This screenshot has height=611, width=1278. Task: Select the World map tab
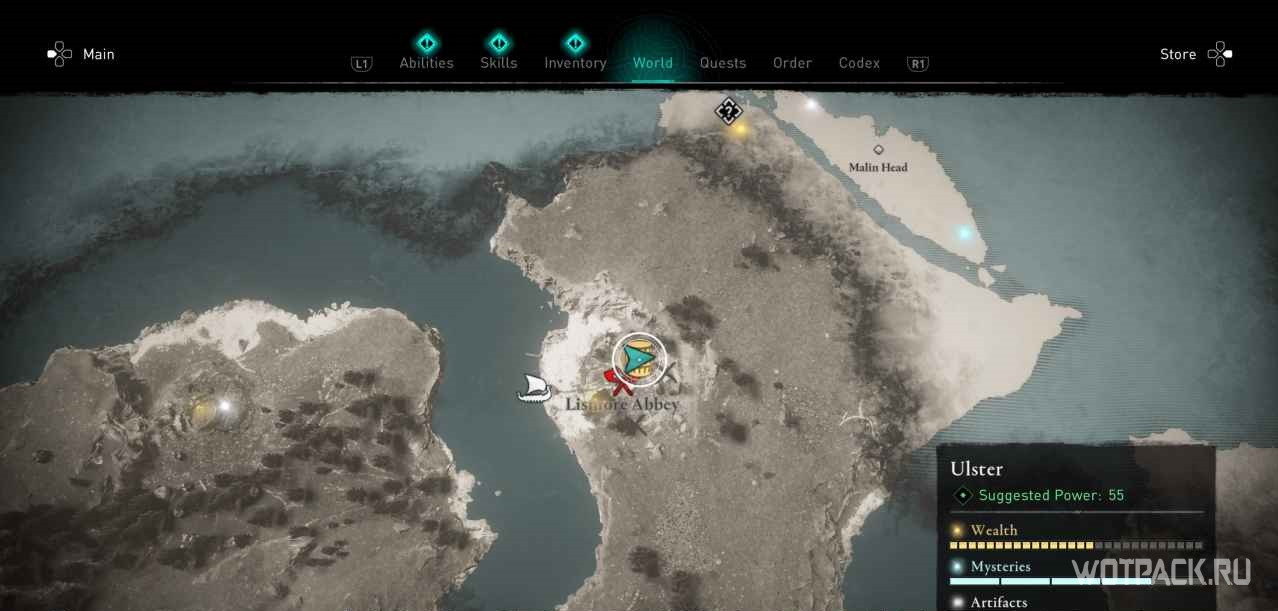tap(652, 62)
